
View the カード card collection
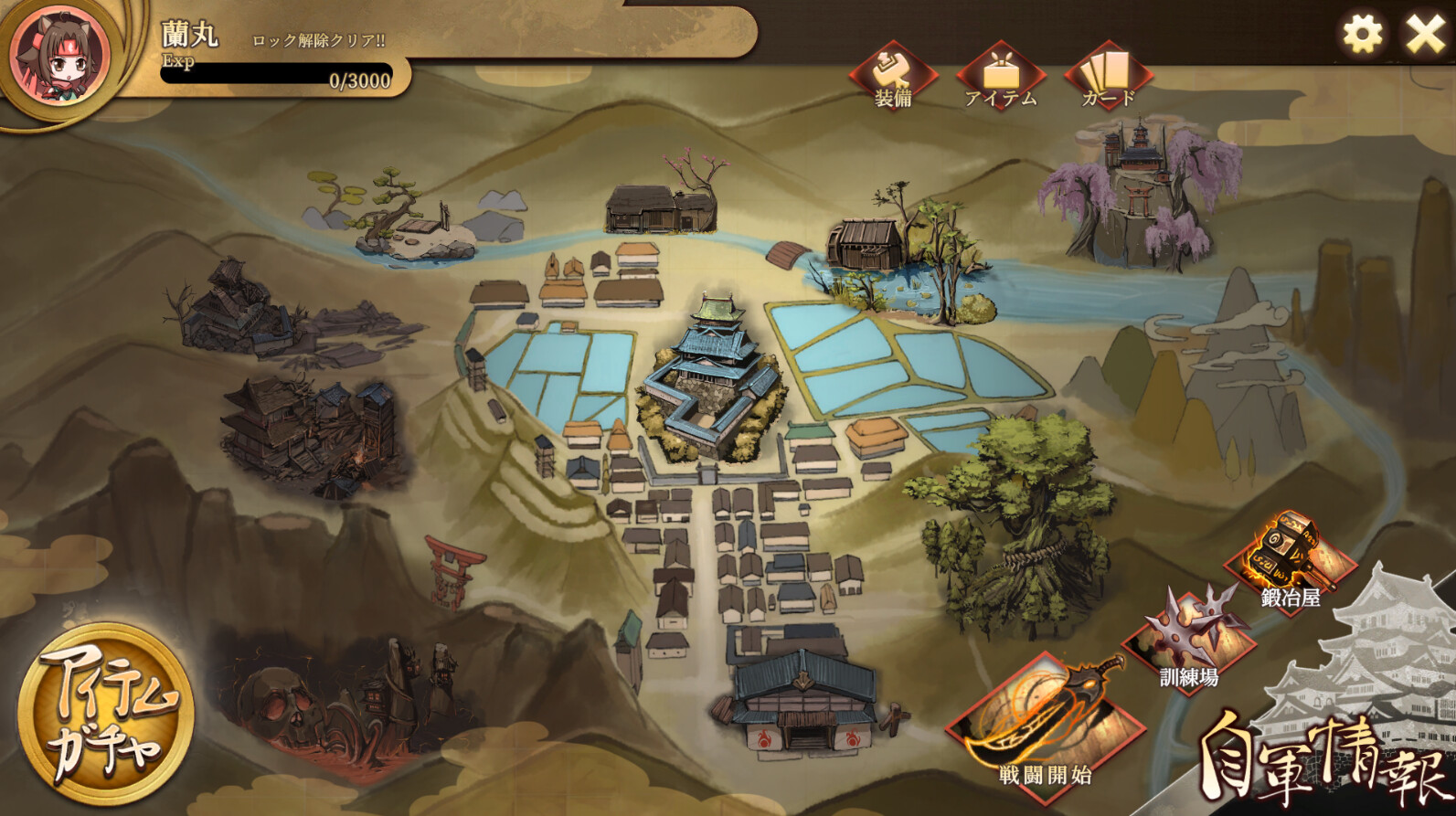pyautogui.click(x=1109, y=73)
